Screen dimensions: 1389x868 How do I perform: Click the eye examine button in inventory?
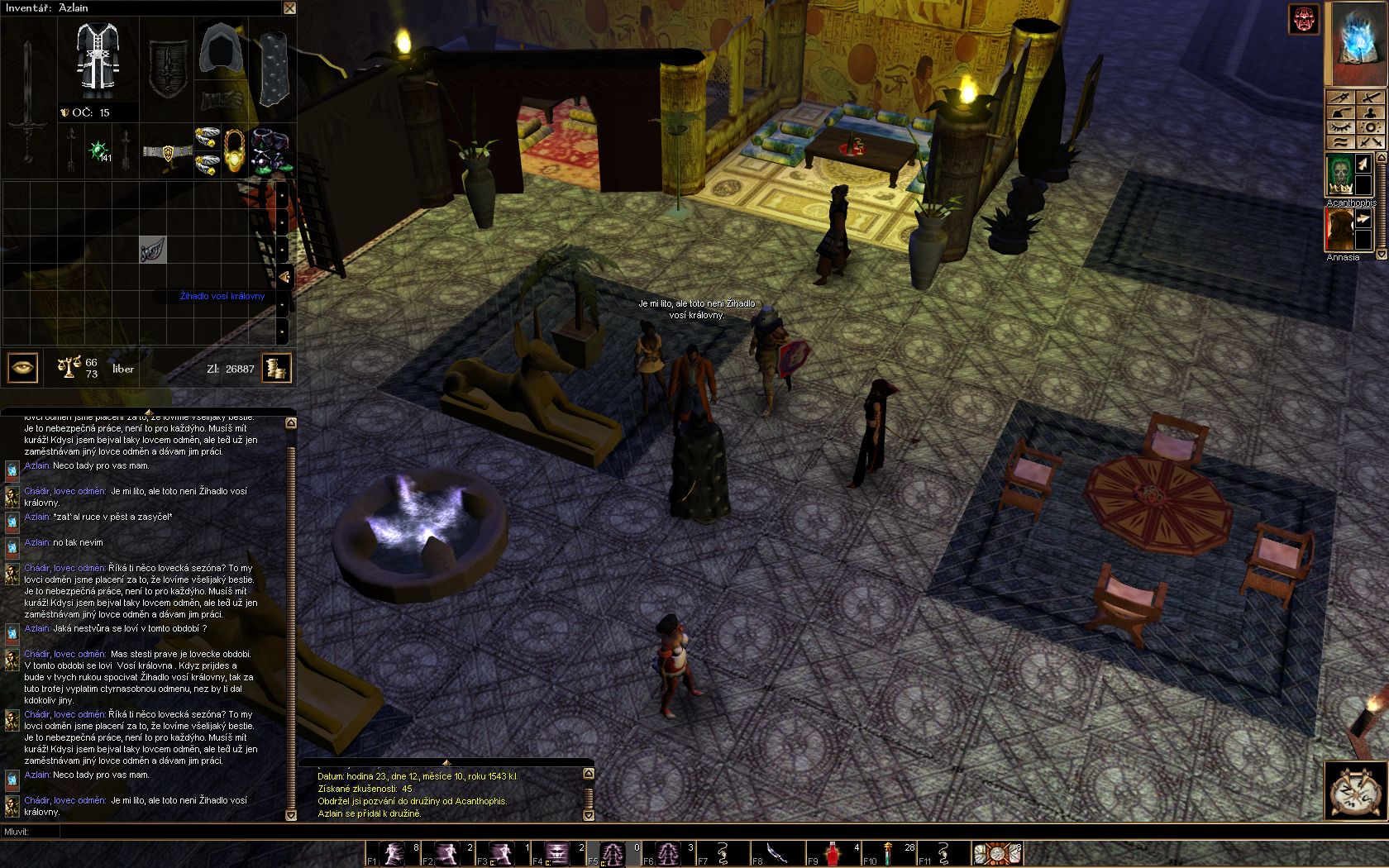coord(22,368)
